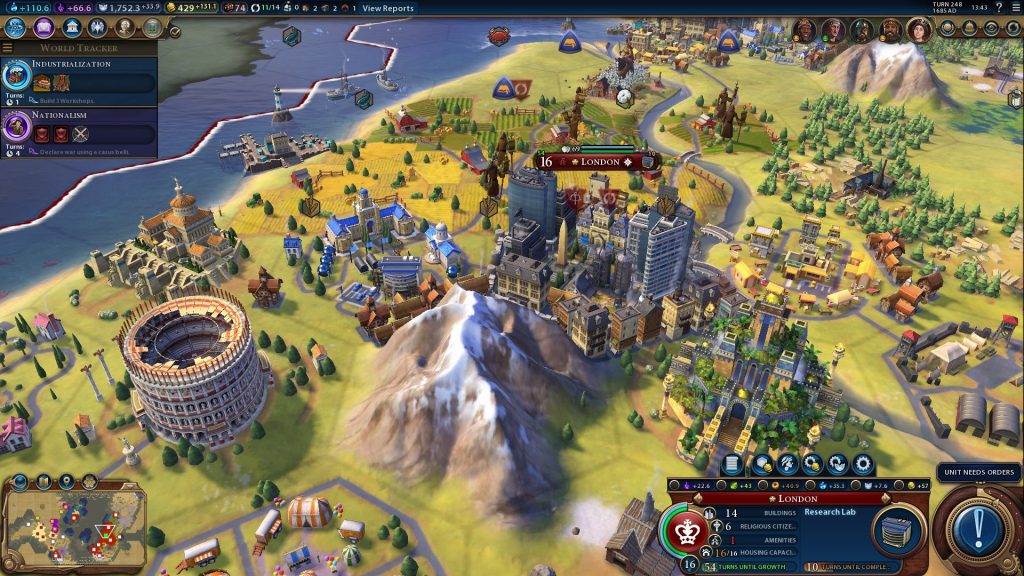
Task: Select the manage citizens icon
Action: tap(787, 464)
